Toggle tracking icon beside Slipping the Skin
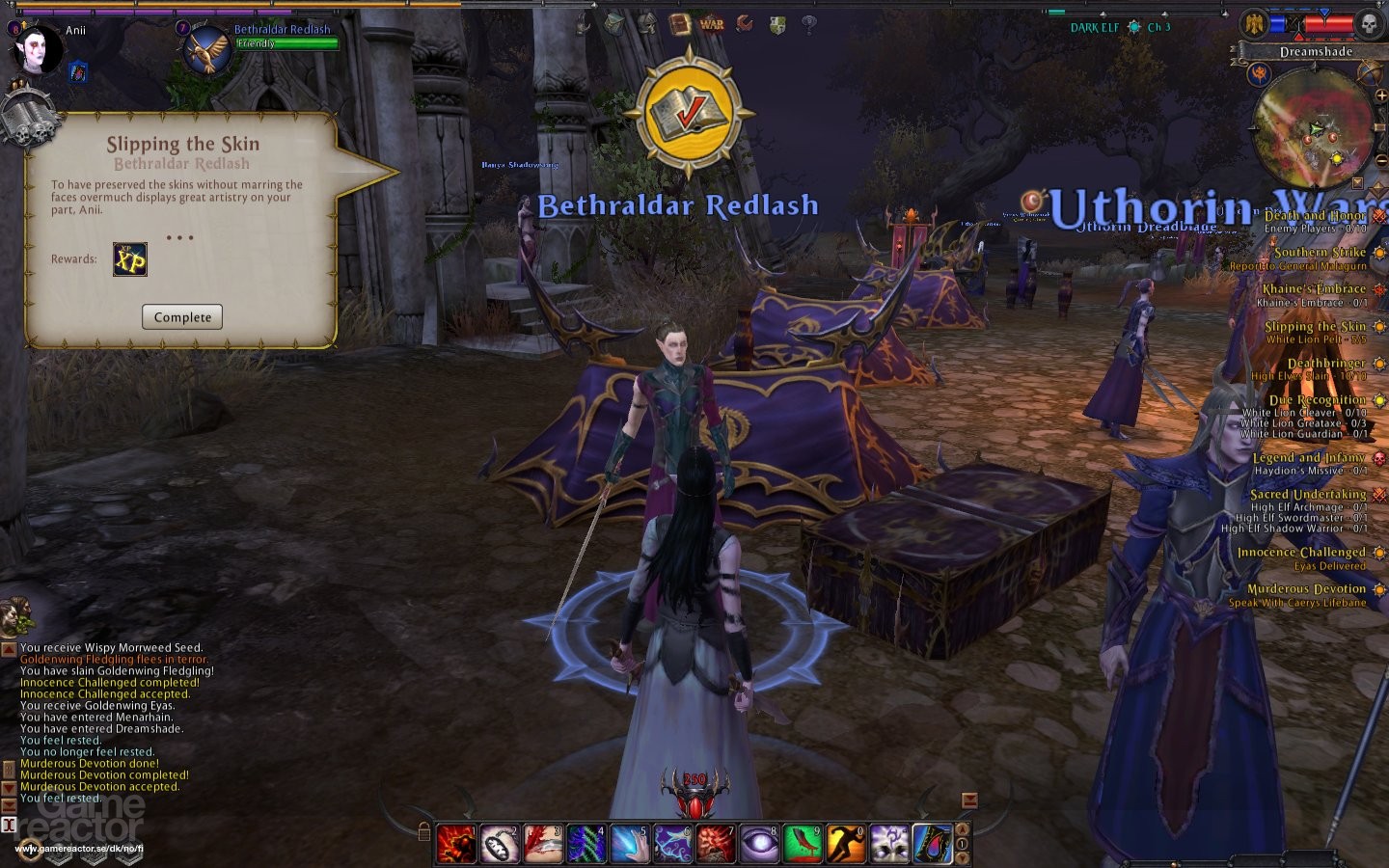The height and width of the screenshot is (868, 1389). (1377, 326)
